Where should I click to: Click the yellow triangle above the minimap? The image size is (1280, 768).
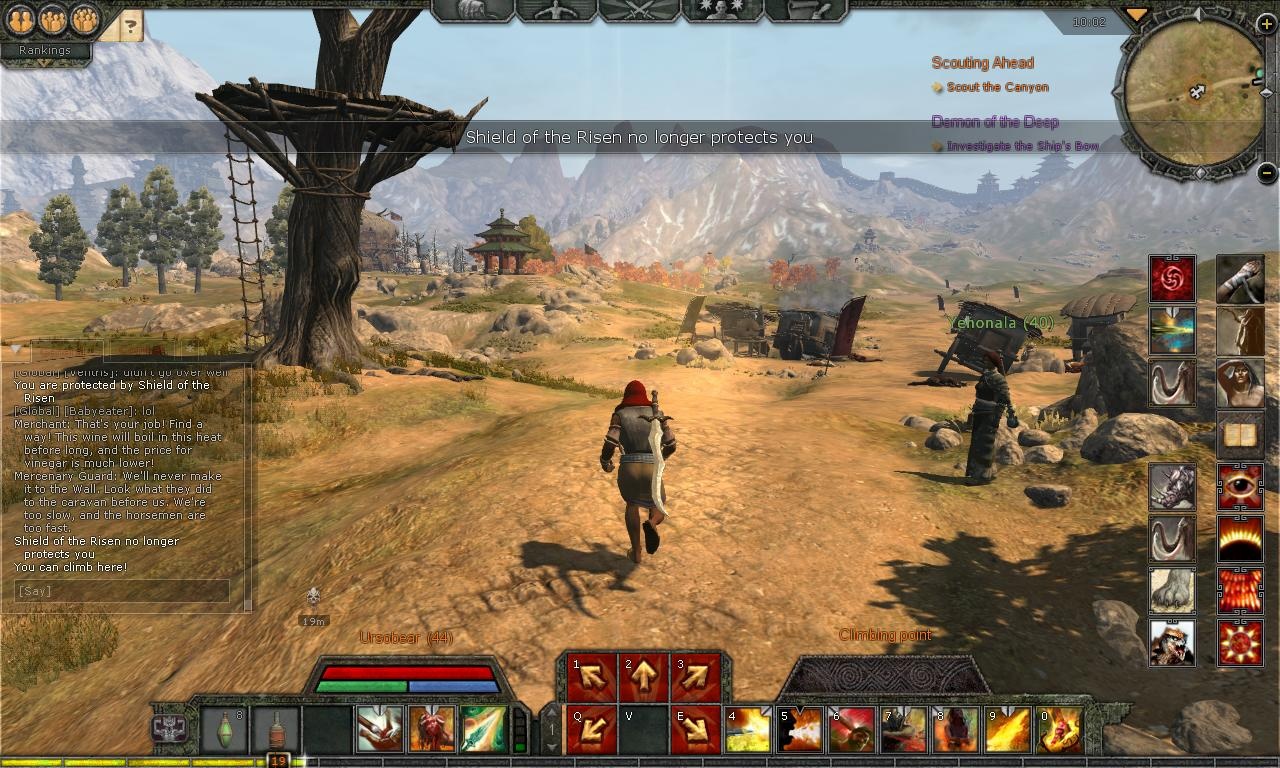(1136, 15)
